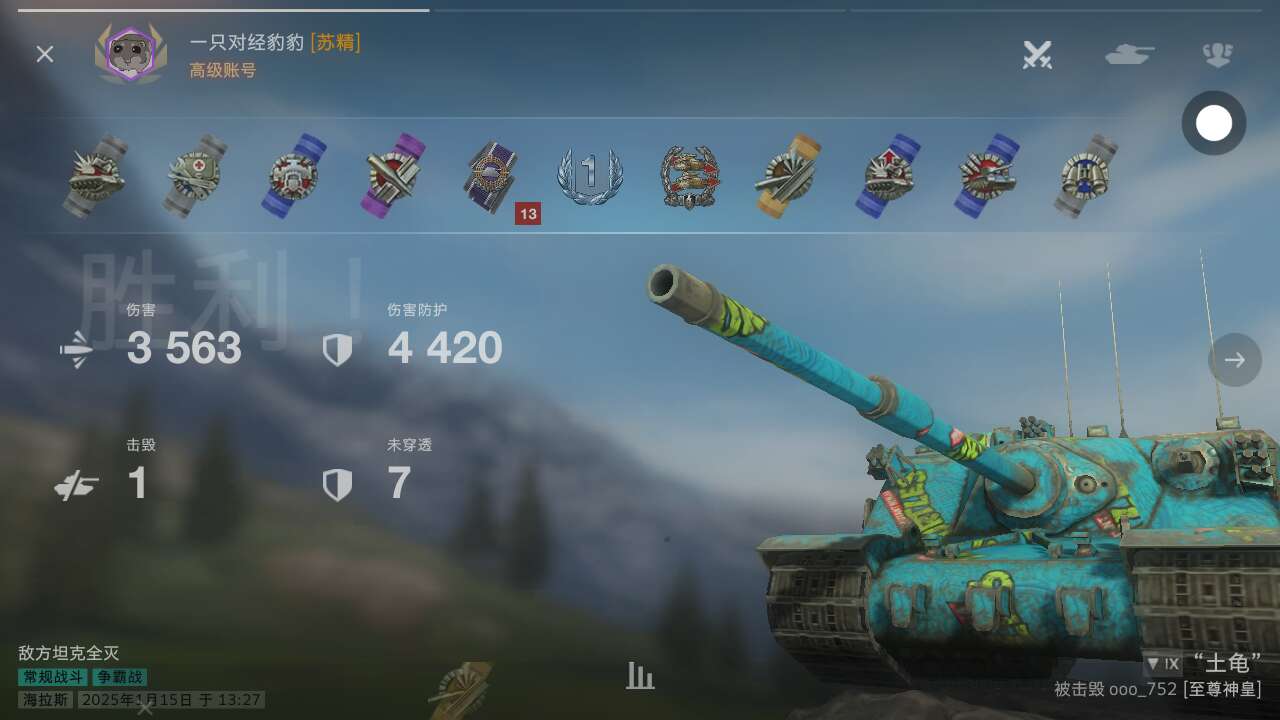The image size is (1280, 720).
Task: View the silver number 1 laurel medal
Action: (590, 177)
